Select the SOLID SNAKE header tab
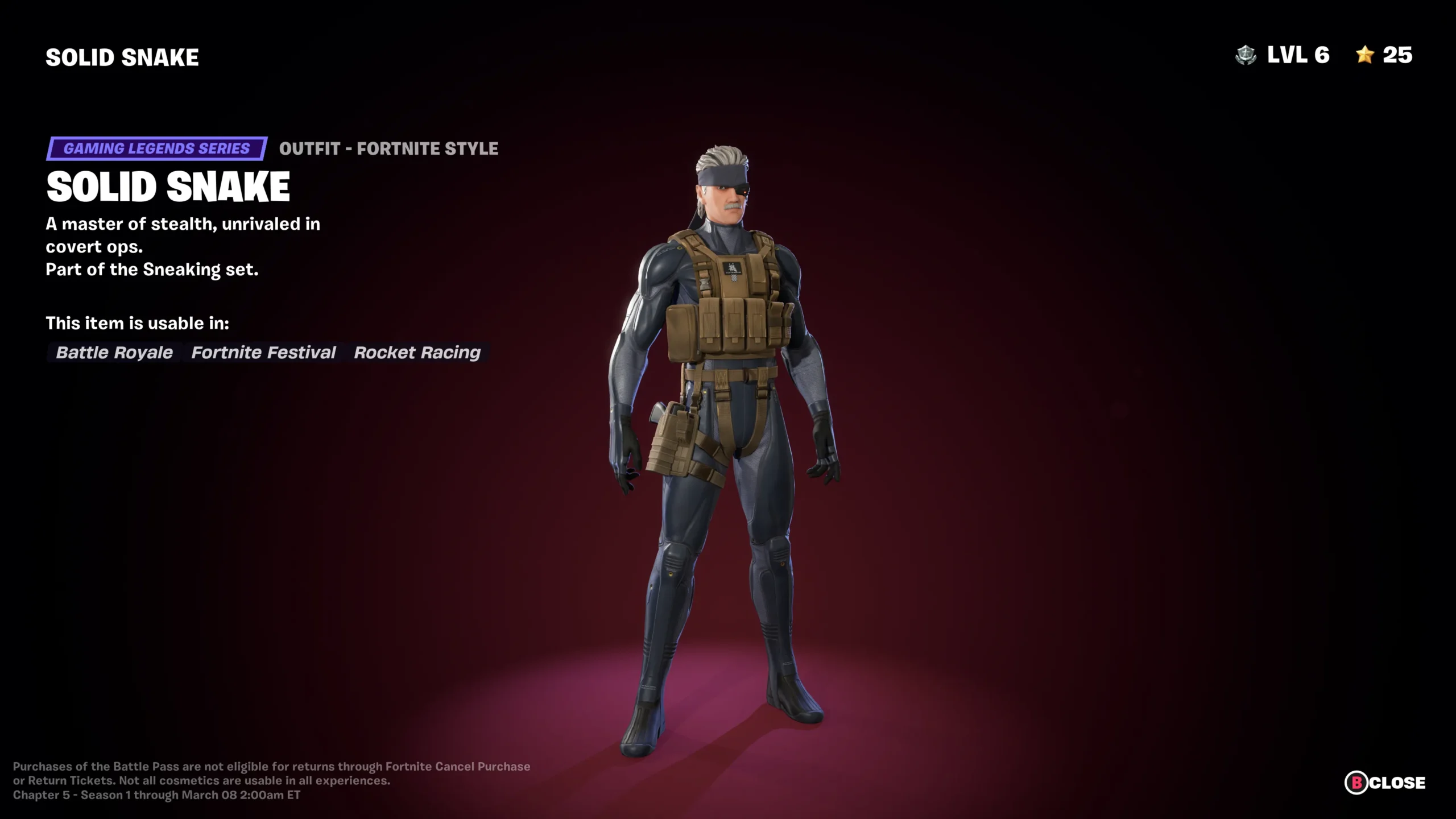 tap(122, 56)
